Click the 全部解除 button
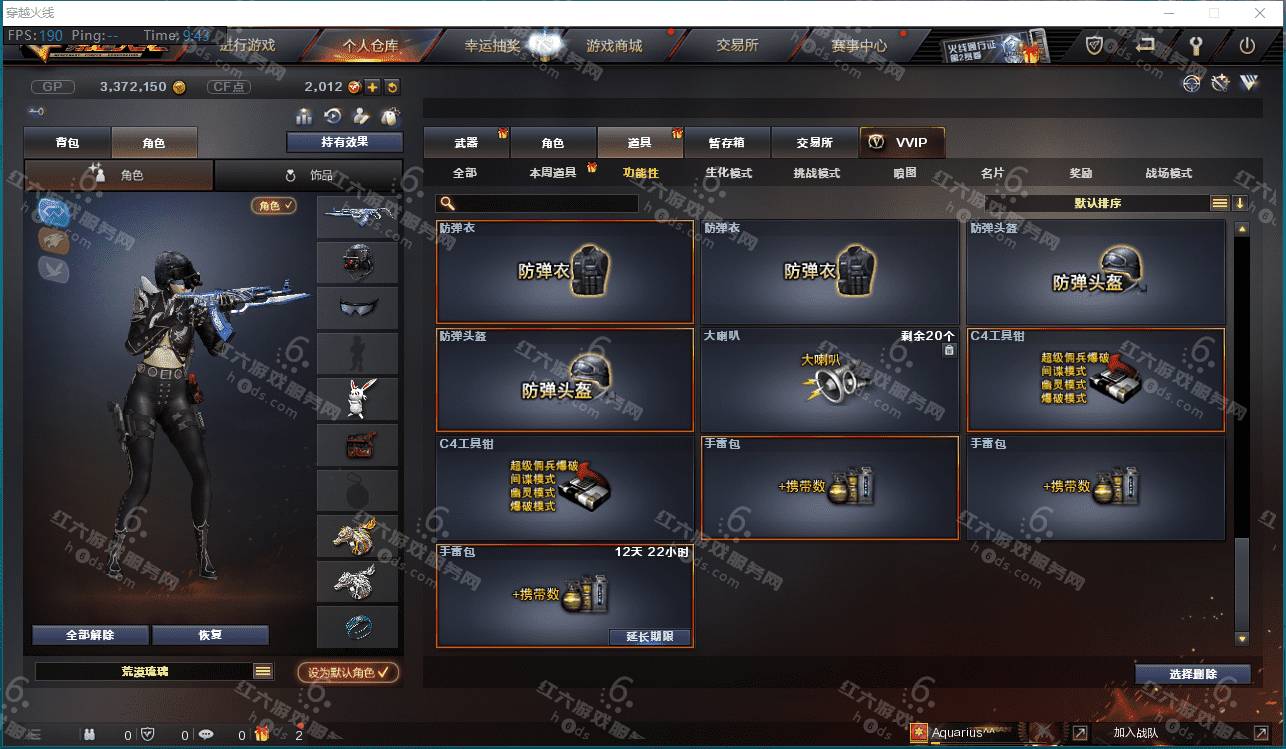Viewport: 1286px width, 749px height. 90,635
